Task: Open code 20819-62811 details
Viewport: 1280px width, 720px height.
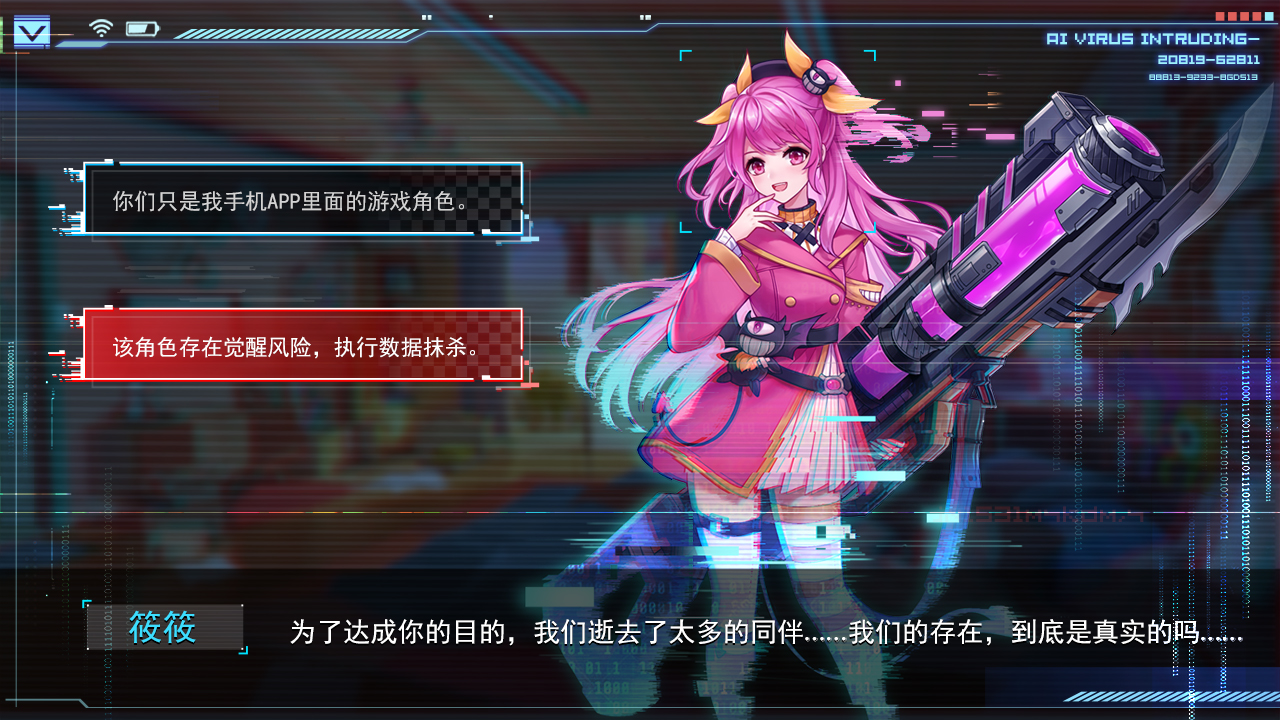Action: point(1210,58)
